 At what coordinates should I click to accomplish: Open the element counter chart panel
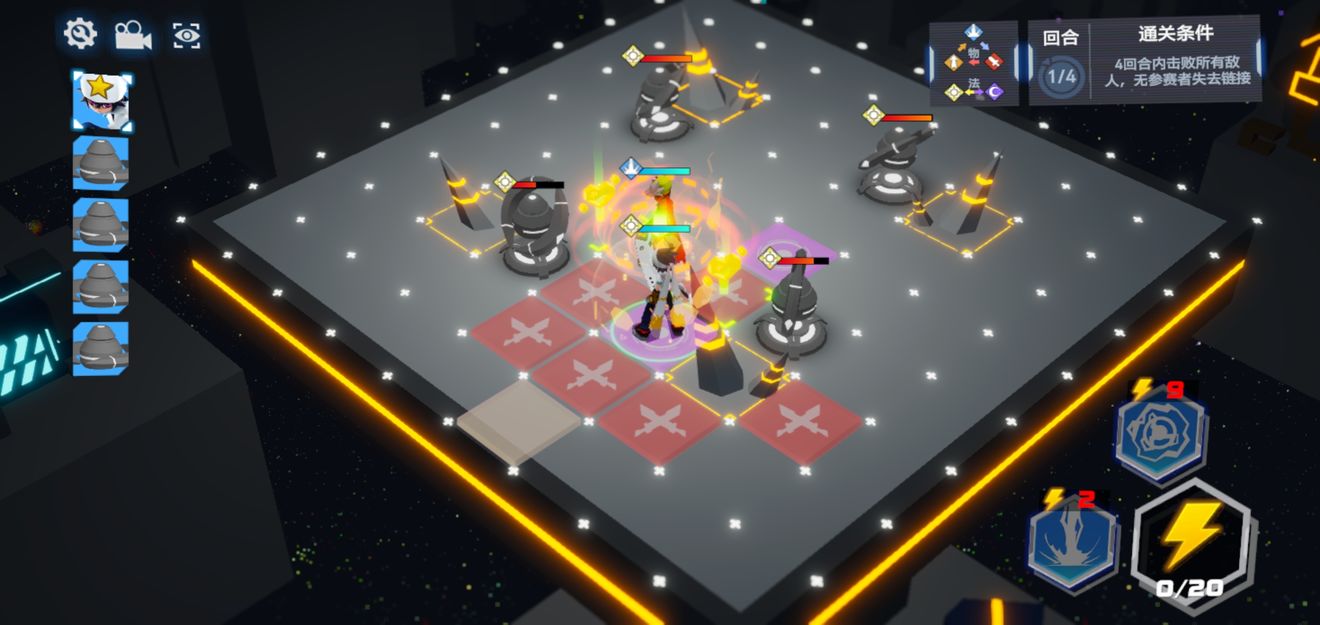974,65
